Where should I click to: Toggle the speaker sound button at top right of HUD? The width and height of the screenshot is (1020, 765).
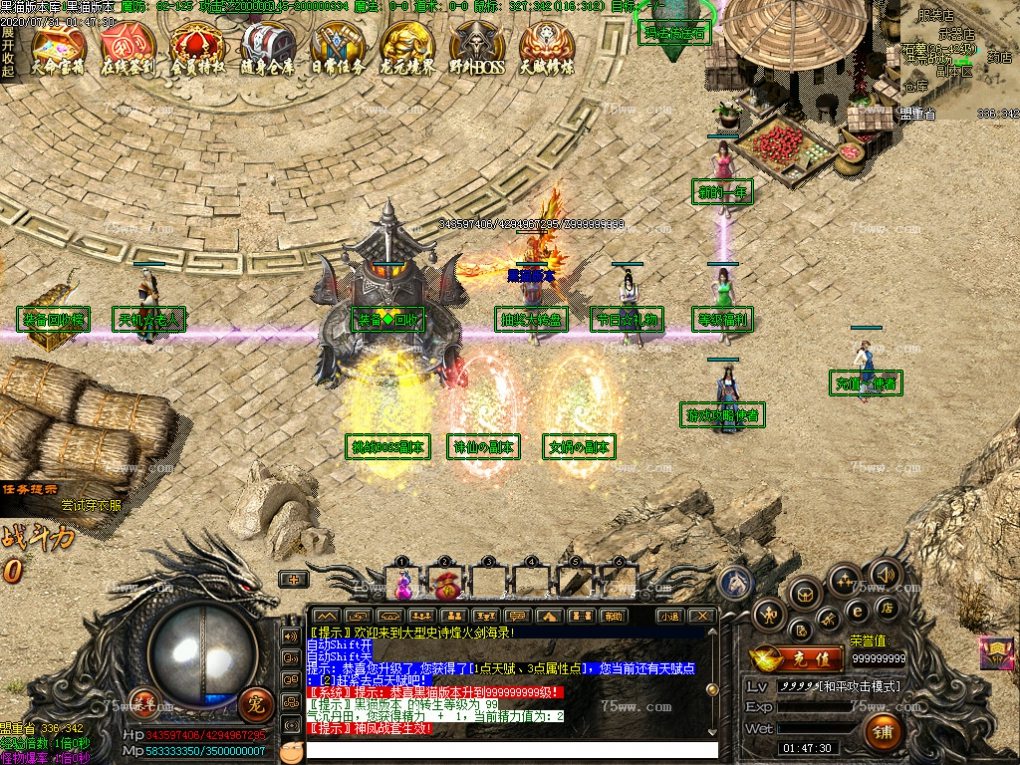[x=886, y=573]
